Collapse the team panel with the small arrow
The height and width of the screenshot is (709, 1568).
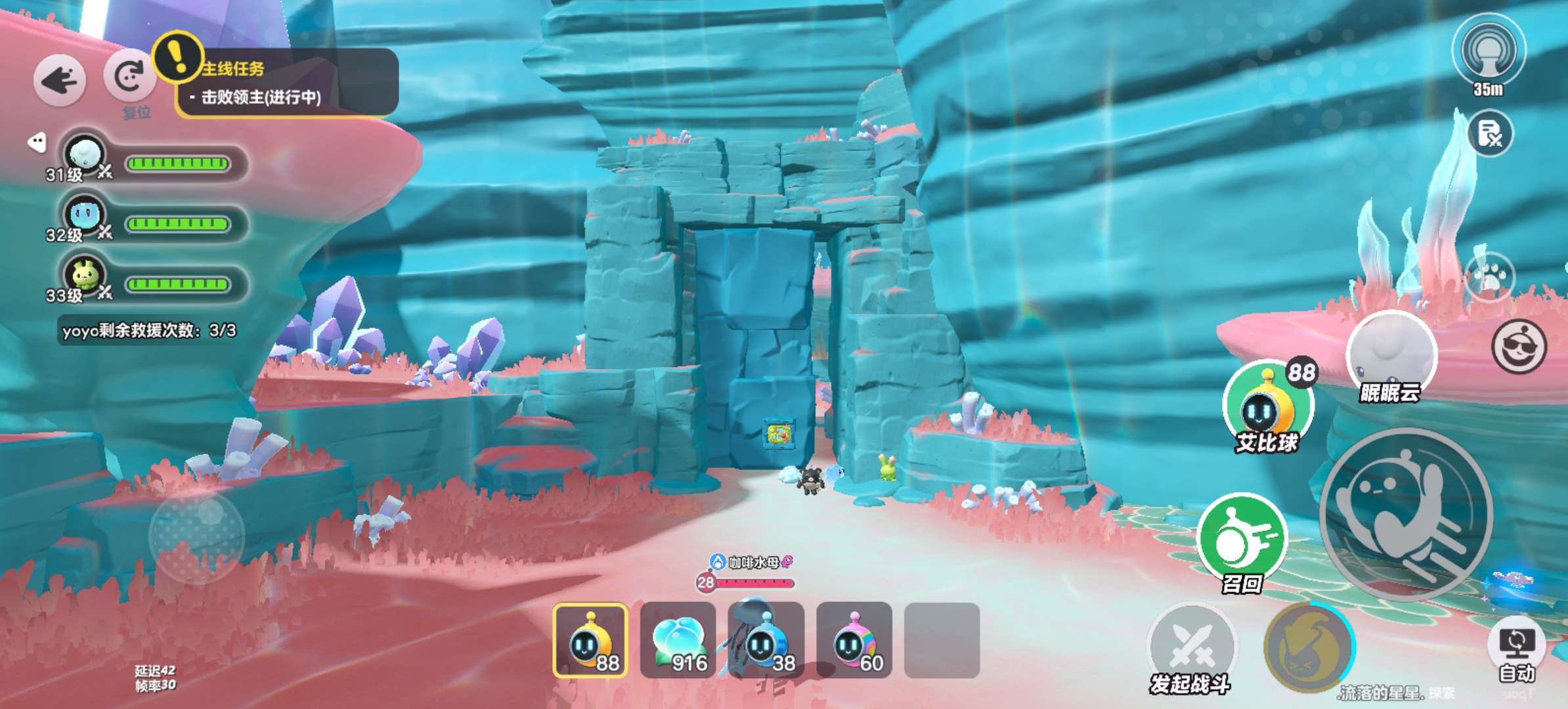[37, 142]
